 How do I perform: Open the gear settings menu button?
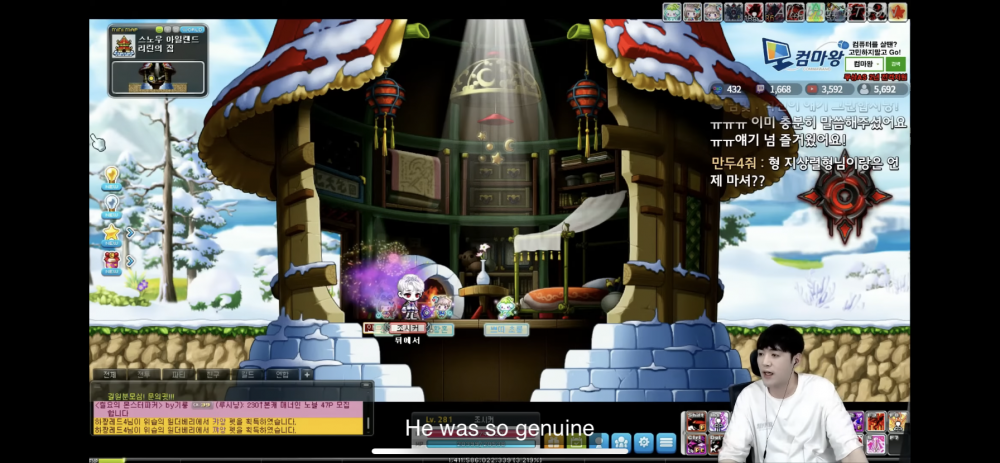pyautogui.click(x=643, y=441)
